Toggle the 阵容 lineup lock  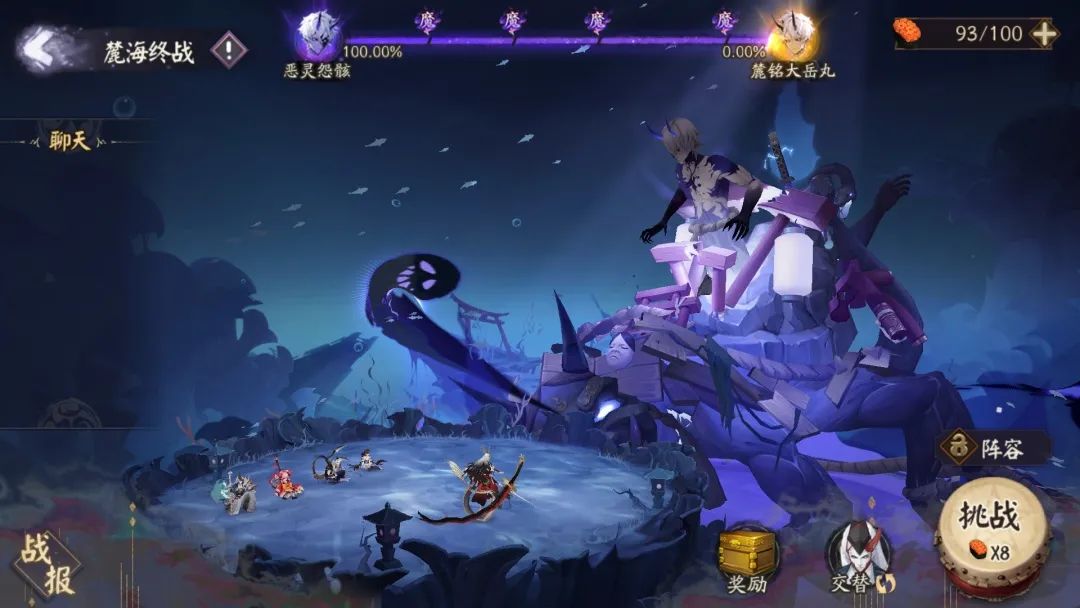coord(958,447)
